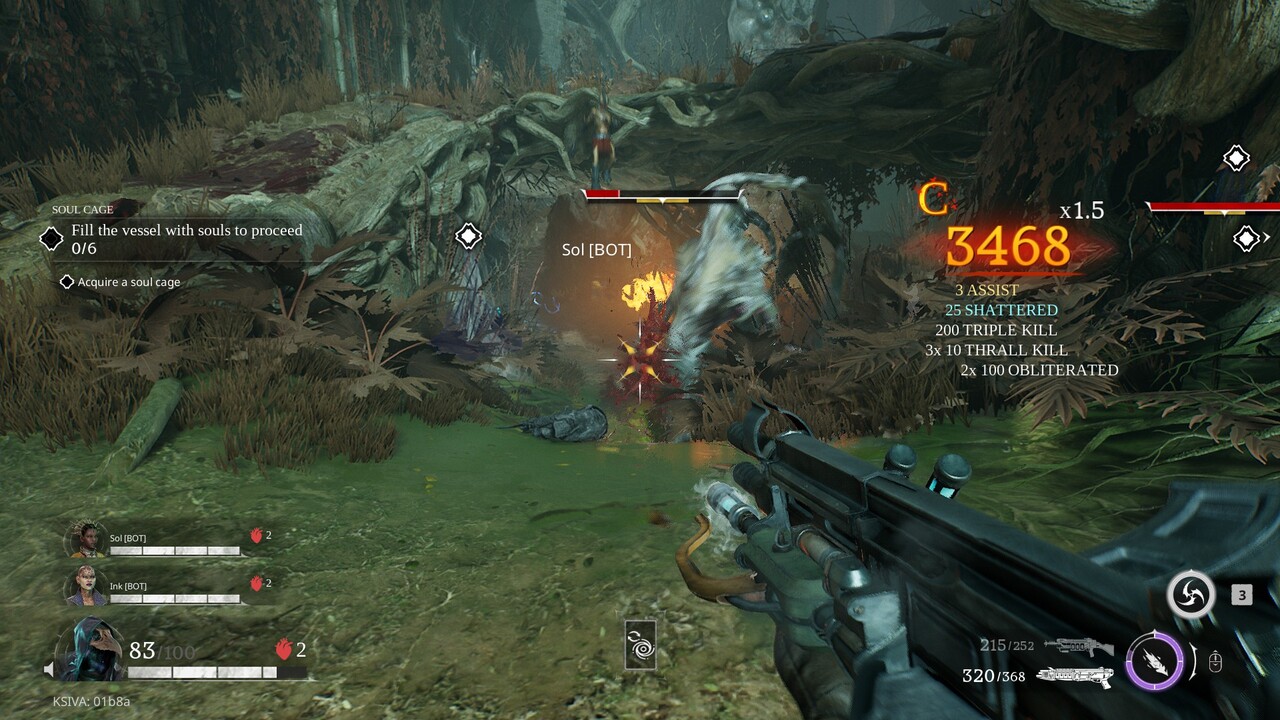The height and width of the screenshot is (720, 1280).
Task: Select Ink [BOT] teammate portrait
Action: tap(86, 587)
